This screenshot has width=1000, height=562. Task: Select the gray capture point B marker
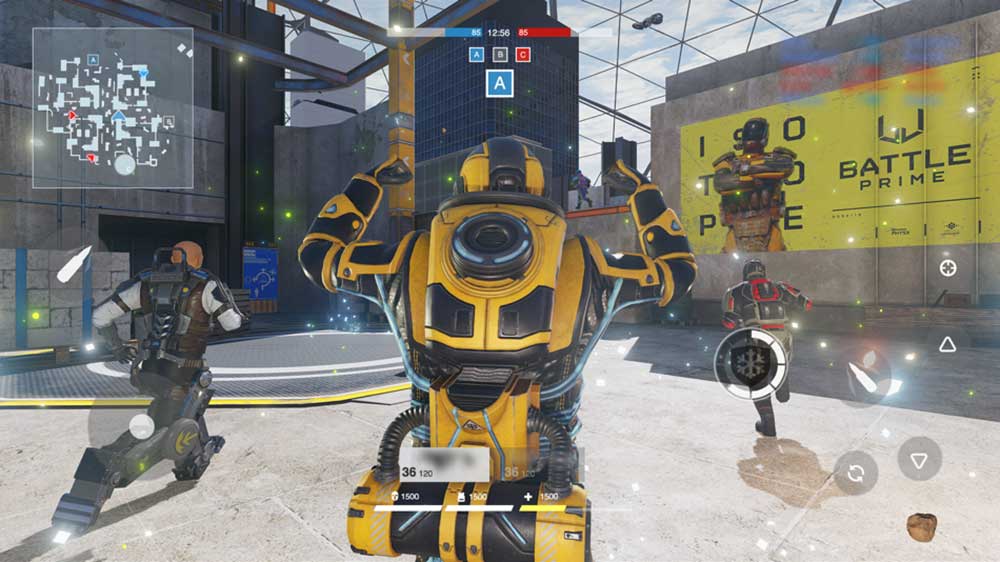click(x=500, y=54)
